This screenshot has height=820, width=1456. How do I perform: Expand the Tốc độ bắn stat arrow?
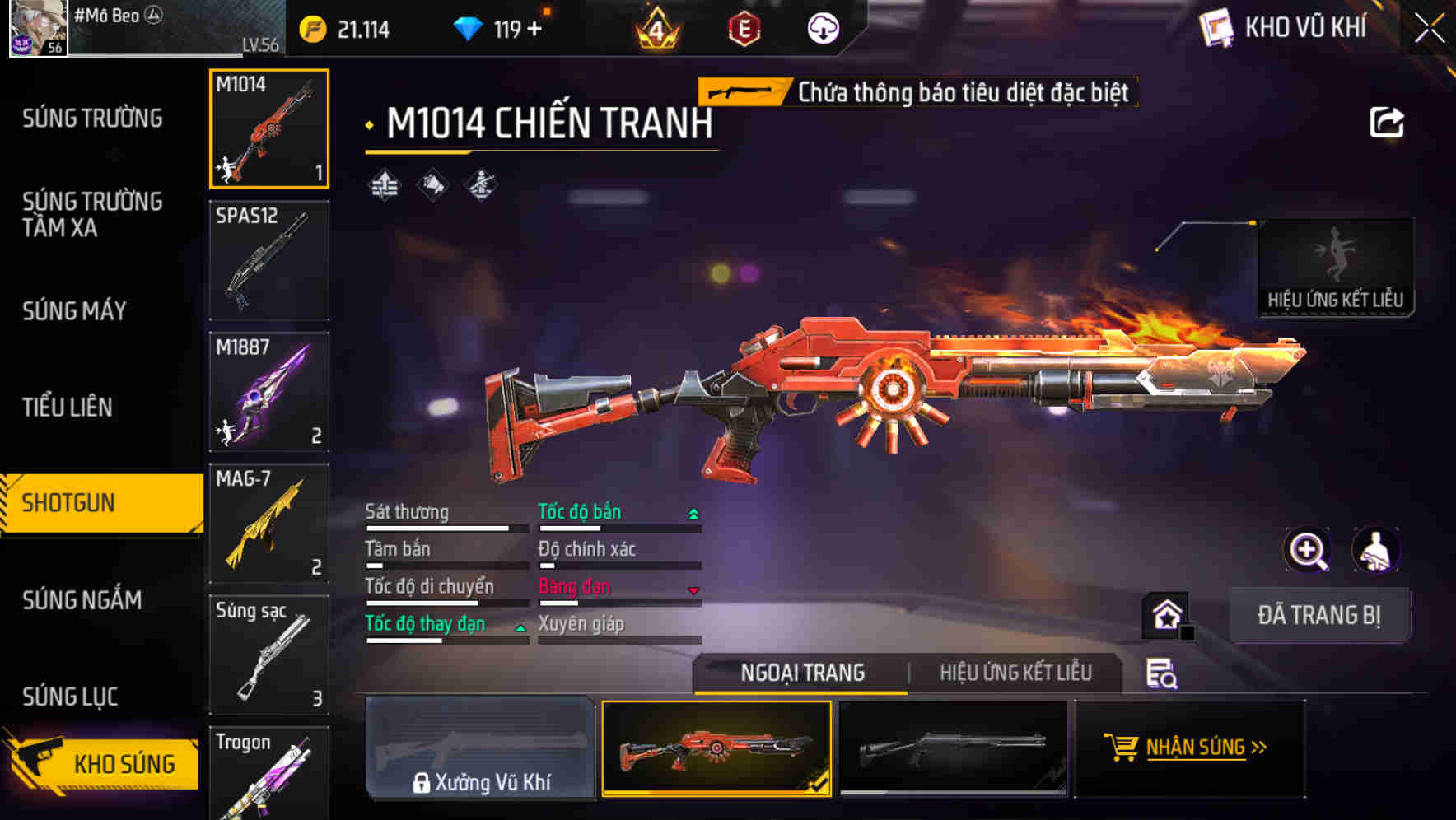(x=693, y=513)
